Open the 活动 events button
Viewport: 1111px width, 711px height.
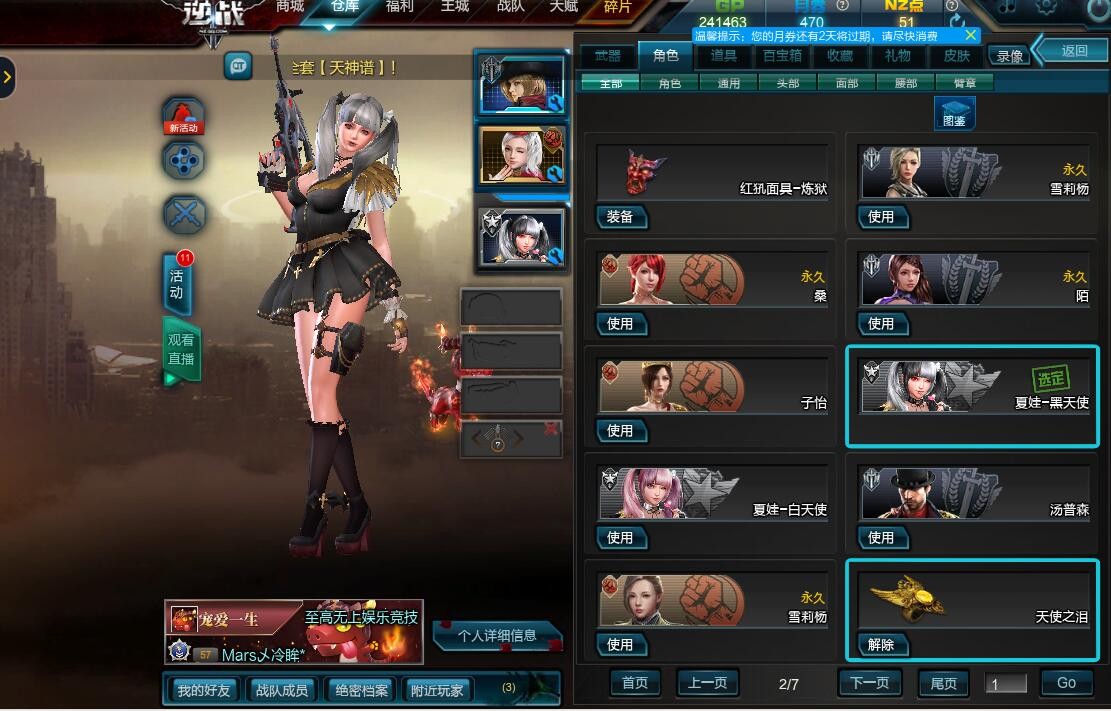pos(177,284)
